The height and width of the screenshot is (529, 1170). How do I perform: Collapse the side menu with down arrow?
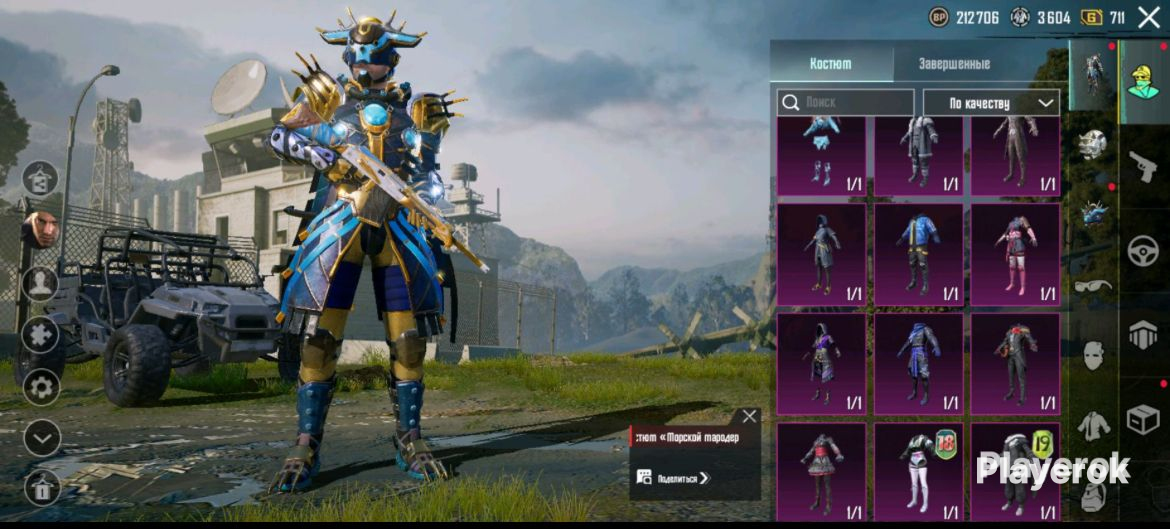(x=41, y=437)
